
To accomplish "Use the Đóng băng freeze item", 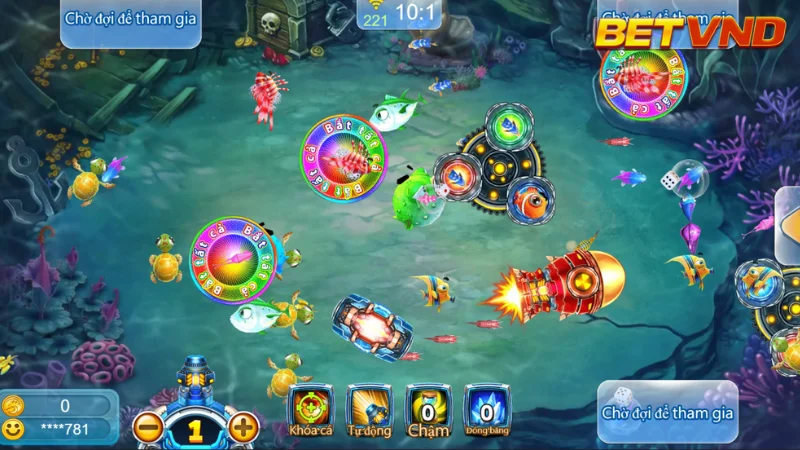I will [x=487, y=410].
